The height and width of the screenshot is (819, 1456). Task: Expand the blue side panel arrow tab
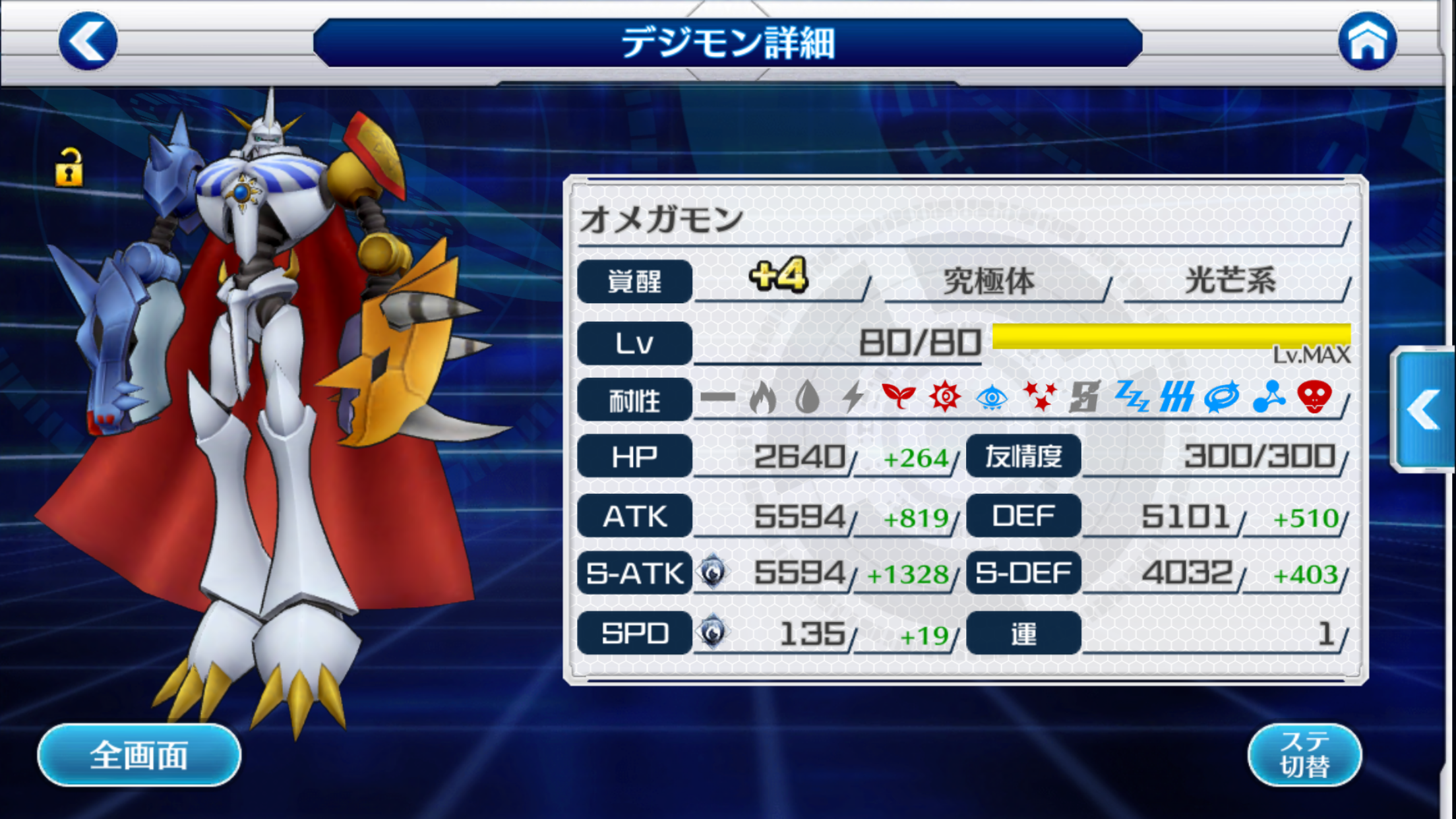[x=1424, y=409]
